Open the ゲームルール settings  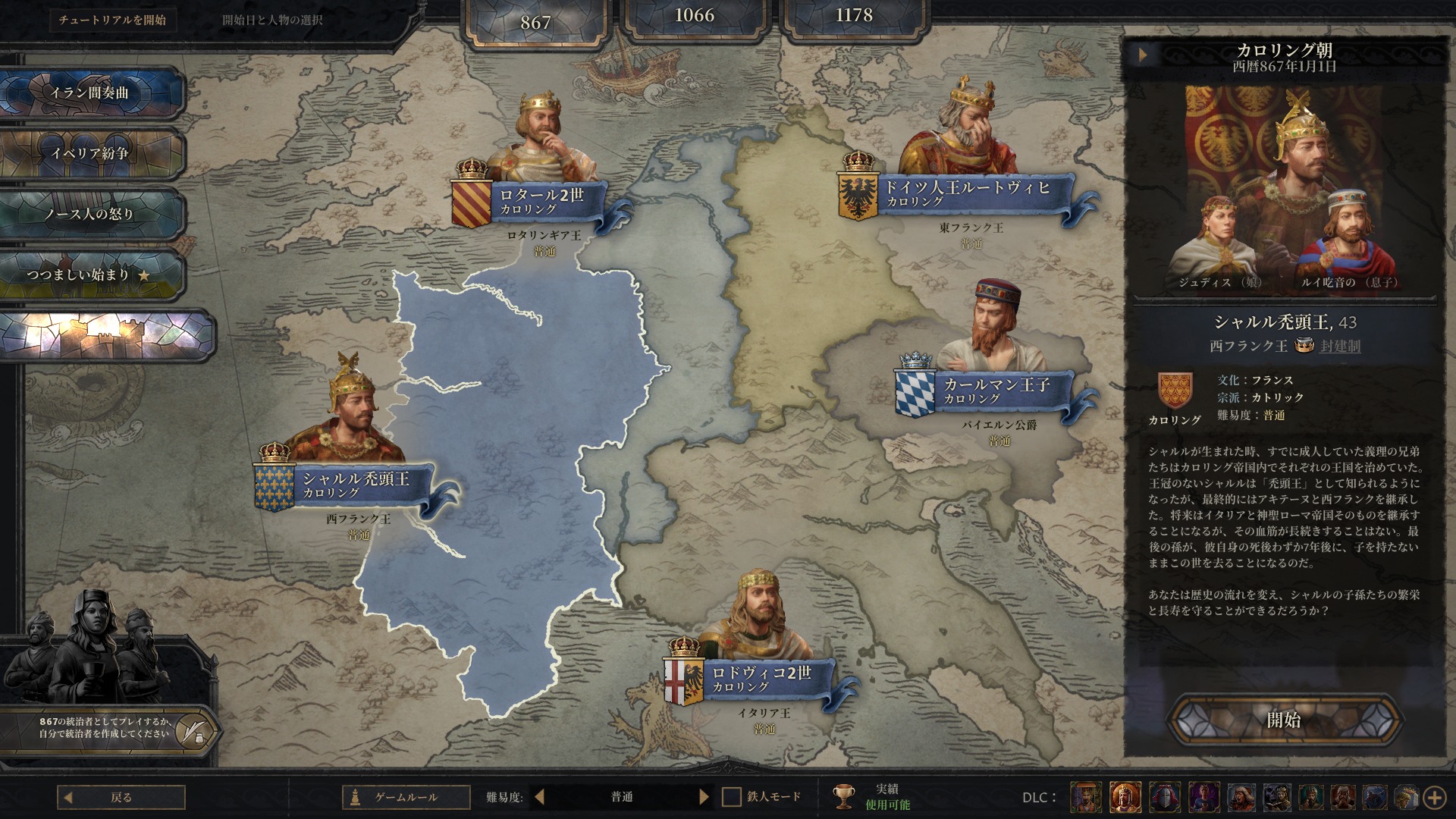(x=406, y=797)
